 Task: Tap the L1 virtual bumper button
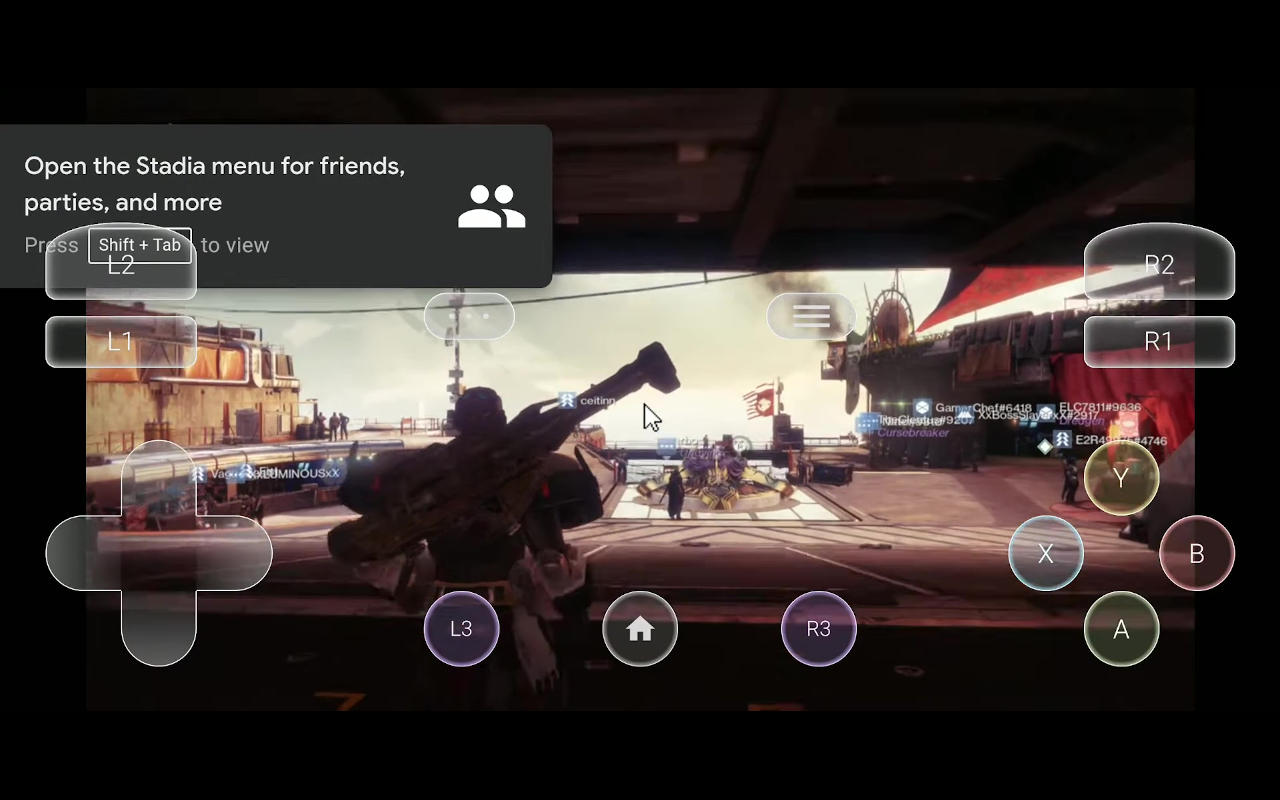(x=121, y=342)
